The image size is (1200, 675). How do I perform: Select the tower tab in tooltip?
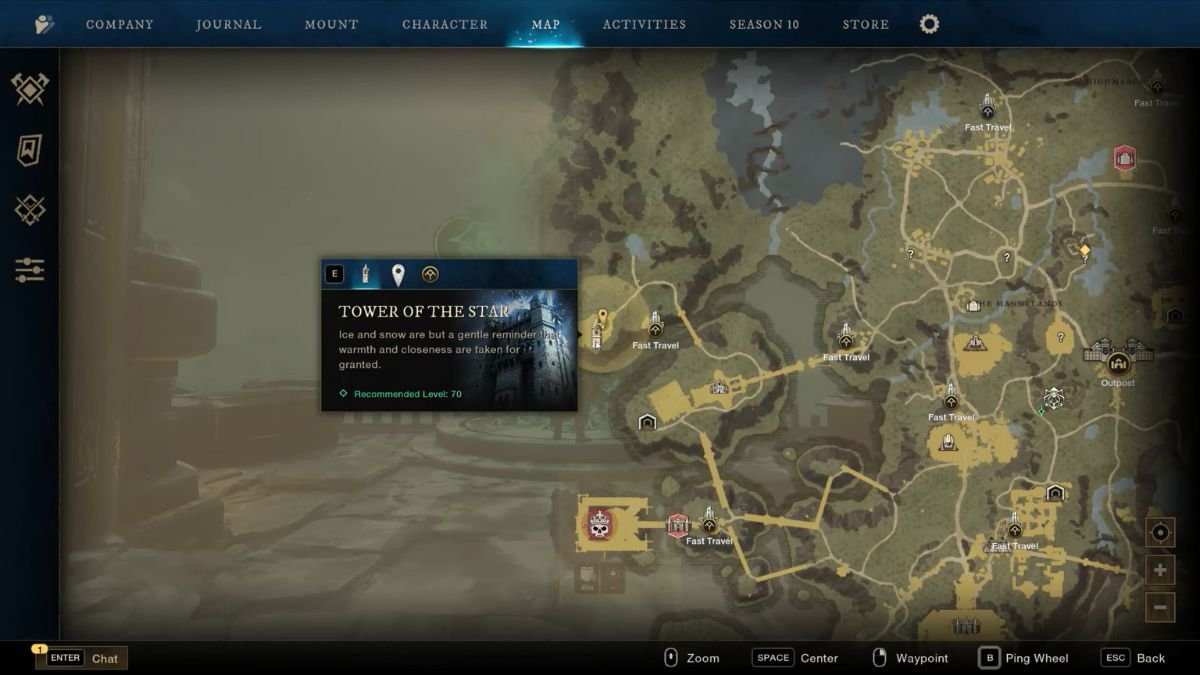pos(366,274)
